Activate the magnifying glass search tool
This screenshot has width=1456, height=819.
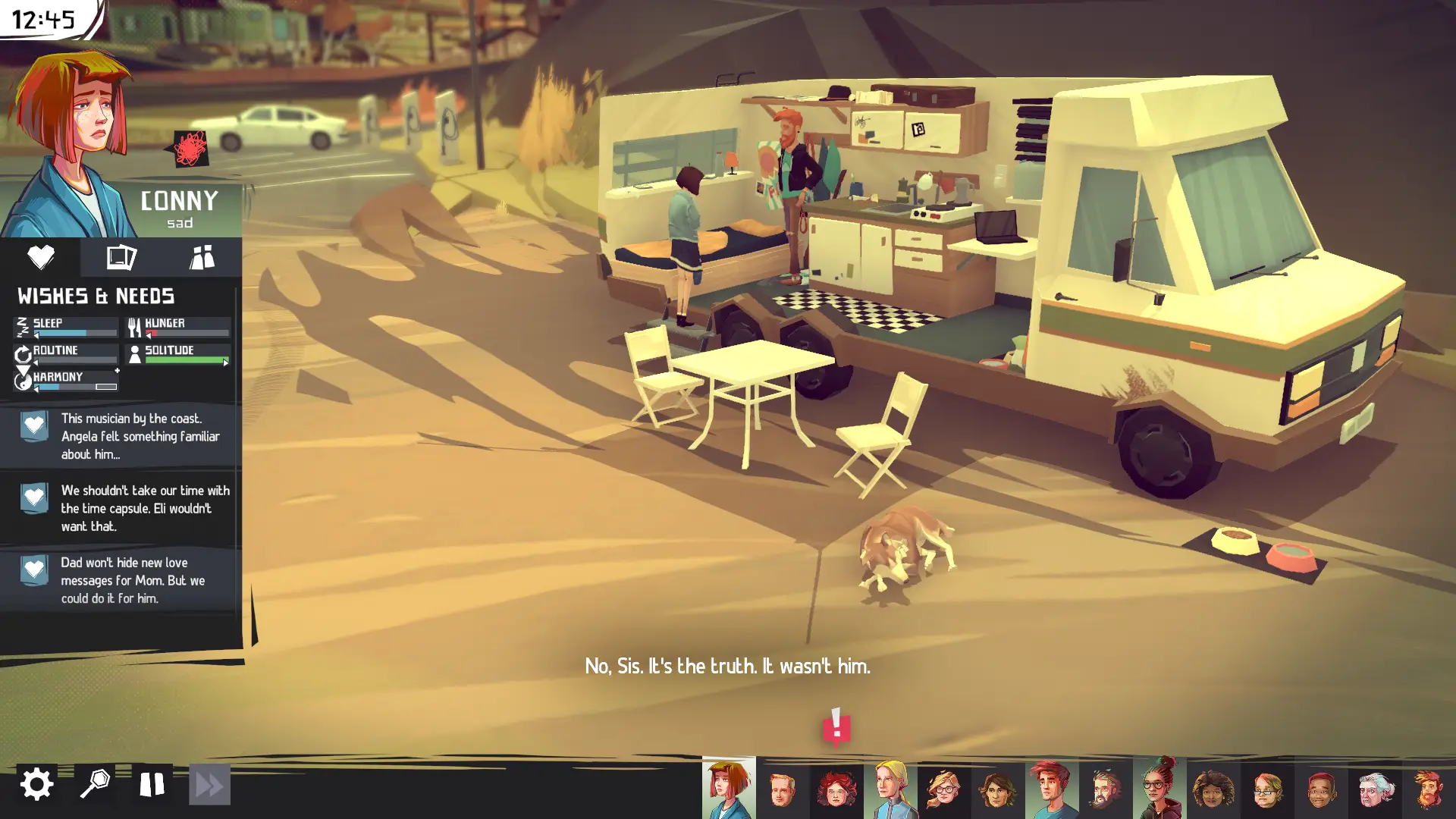pyautogui.click(x=95, y=784)
